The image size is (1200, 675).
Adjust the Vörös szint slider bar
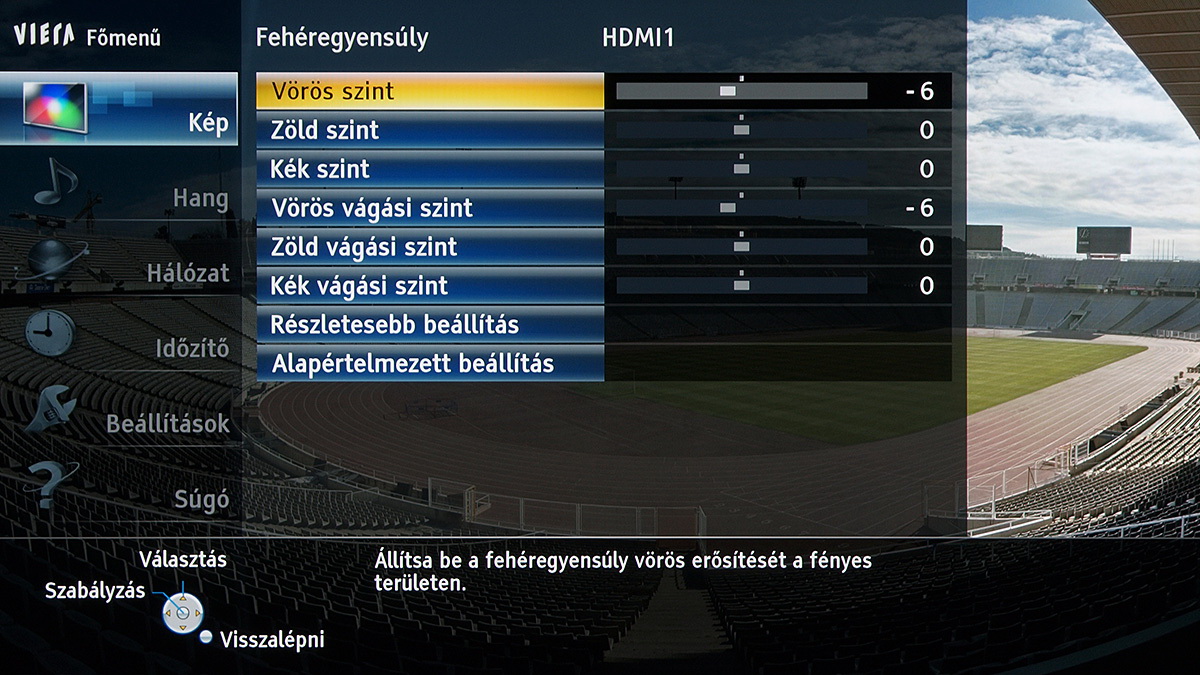point(741,91)
